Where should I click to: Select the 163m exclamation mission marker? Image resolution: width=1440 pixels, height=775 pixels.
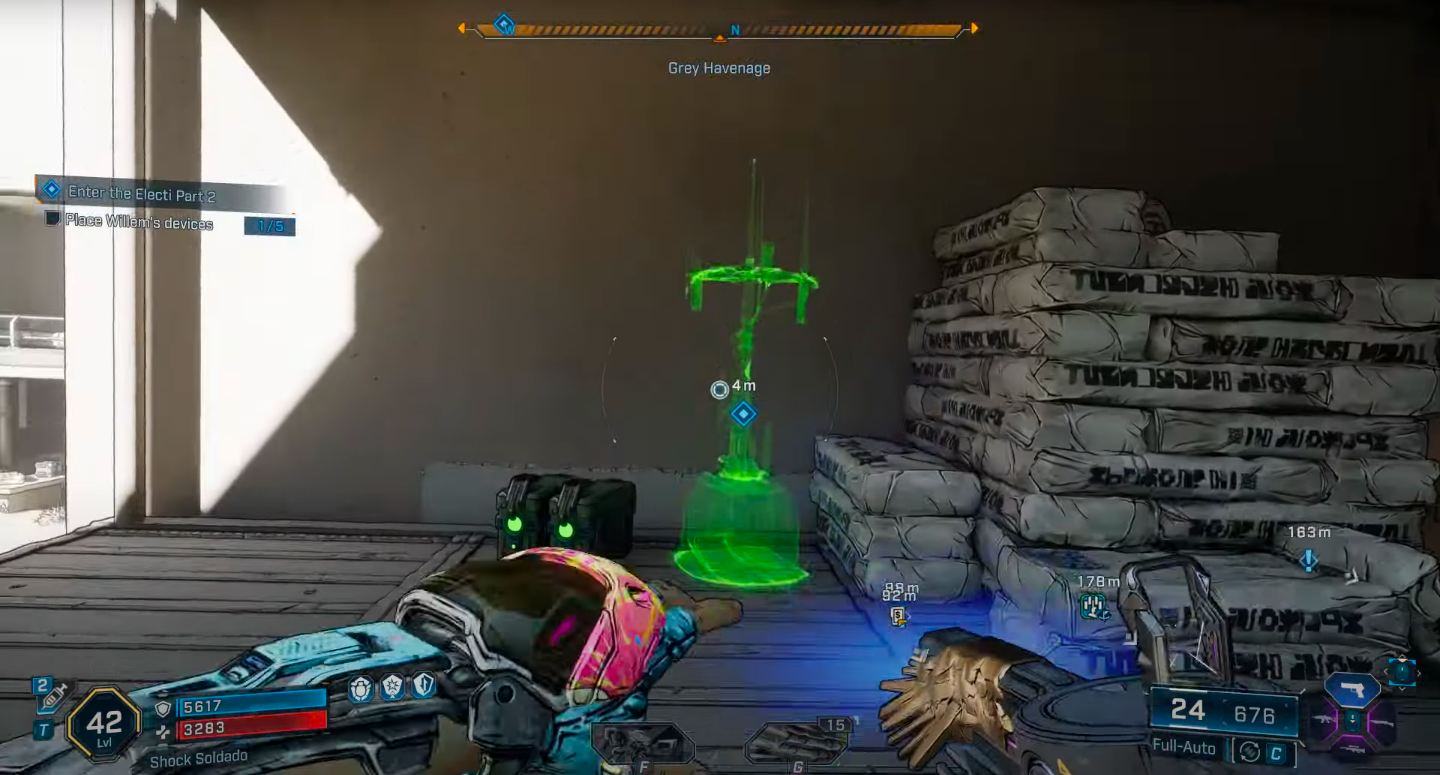pyautogui.click(x=1308, y=560)
